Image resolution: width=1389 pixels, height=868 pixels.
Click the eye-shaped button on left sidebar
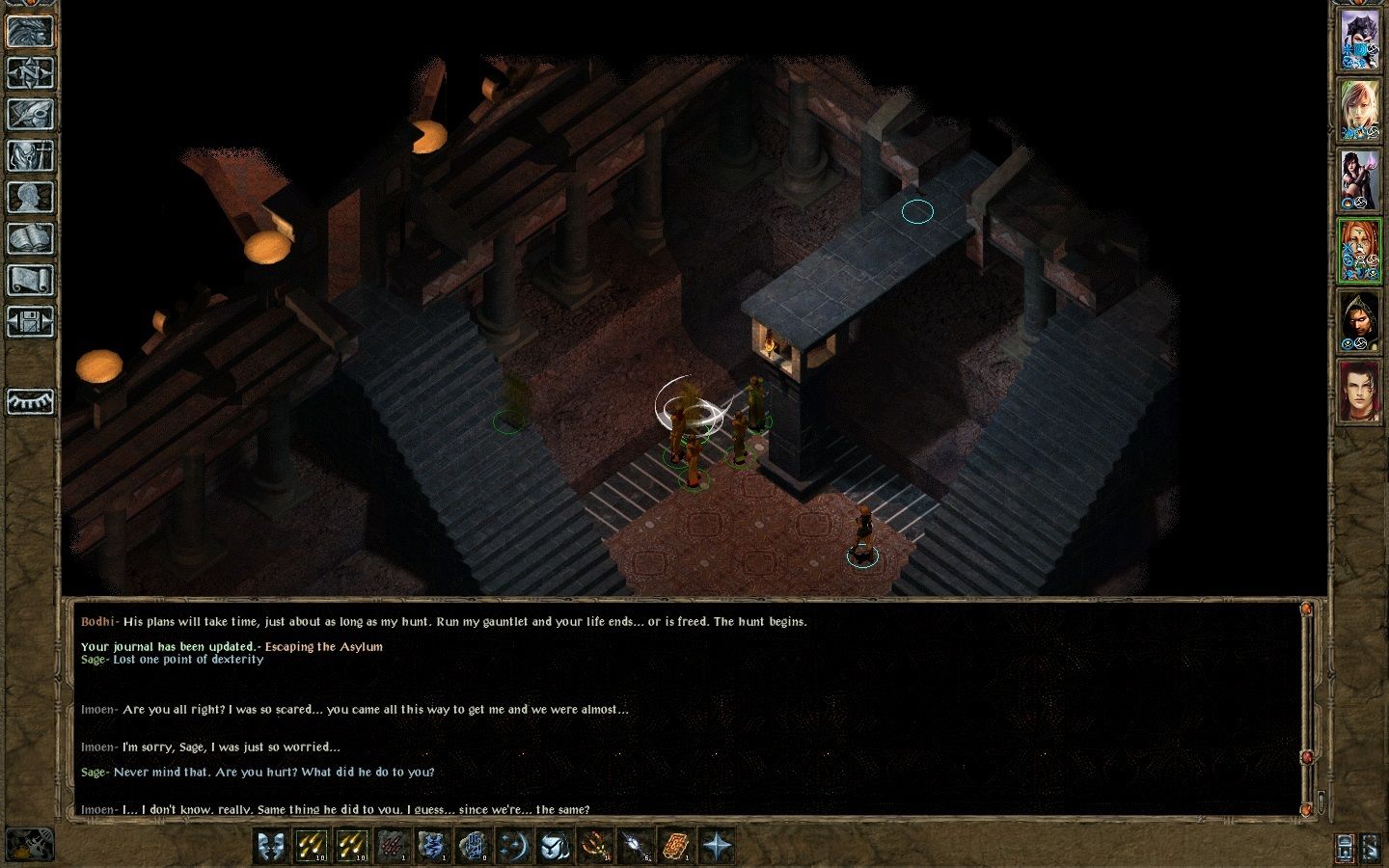[30, 401]
